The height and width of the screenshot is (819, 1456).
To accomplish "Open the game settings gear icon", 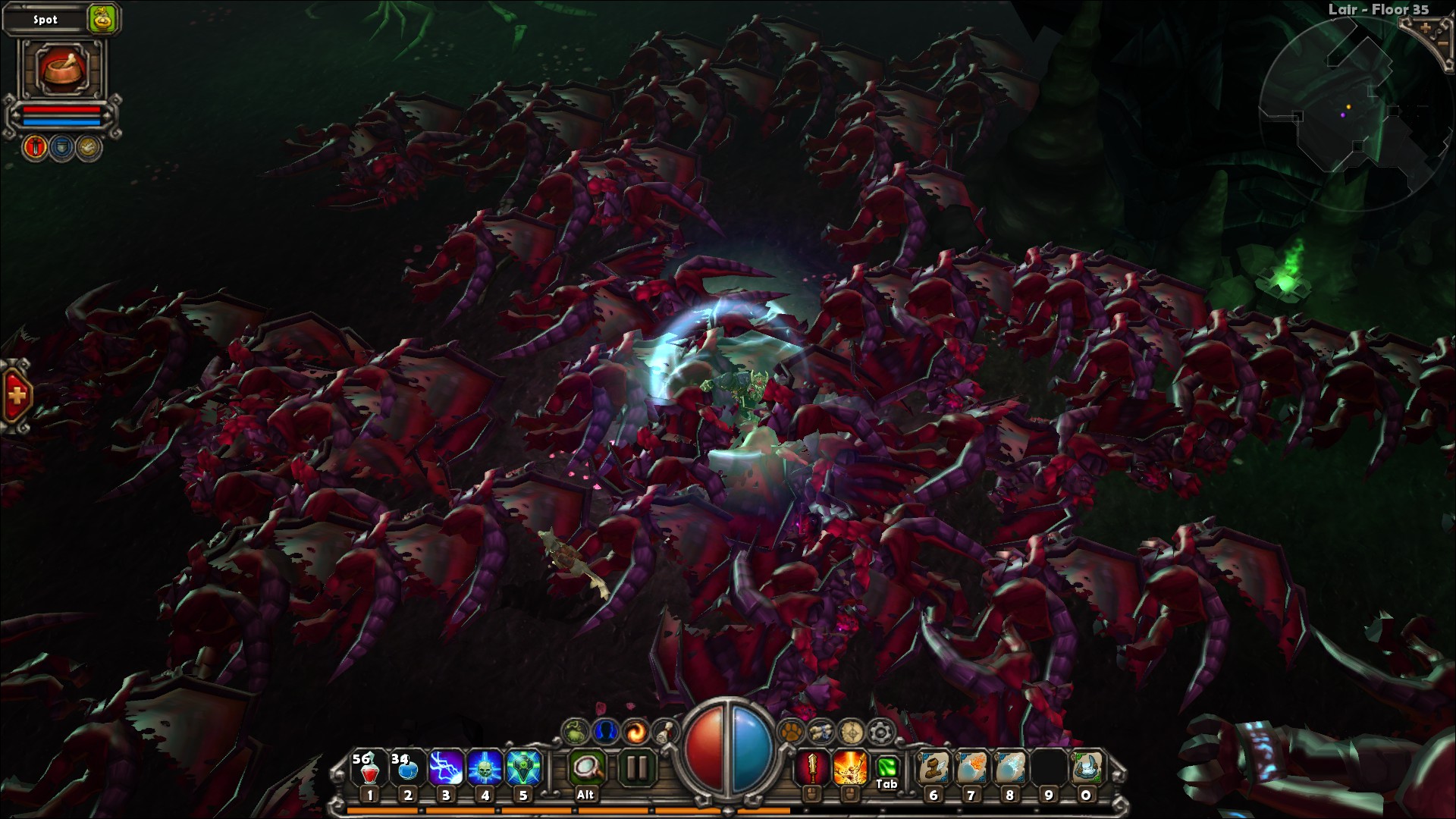I will [882, 733].
